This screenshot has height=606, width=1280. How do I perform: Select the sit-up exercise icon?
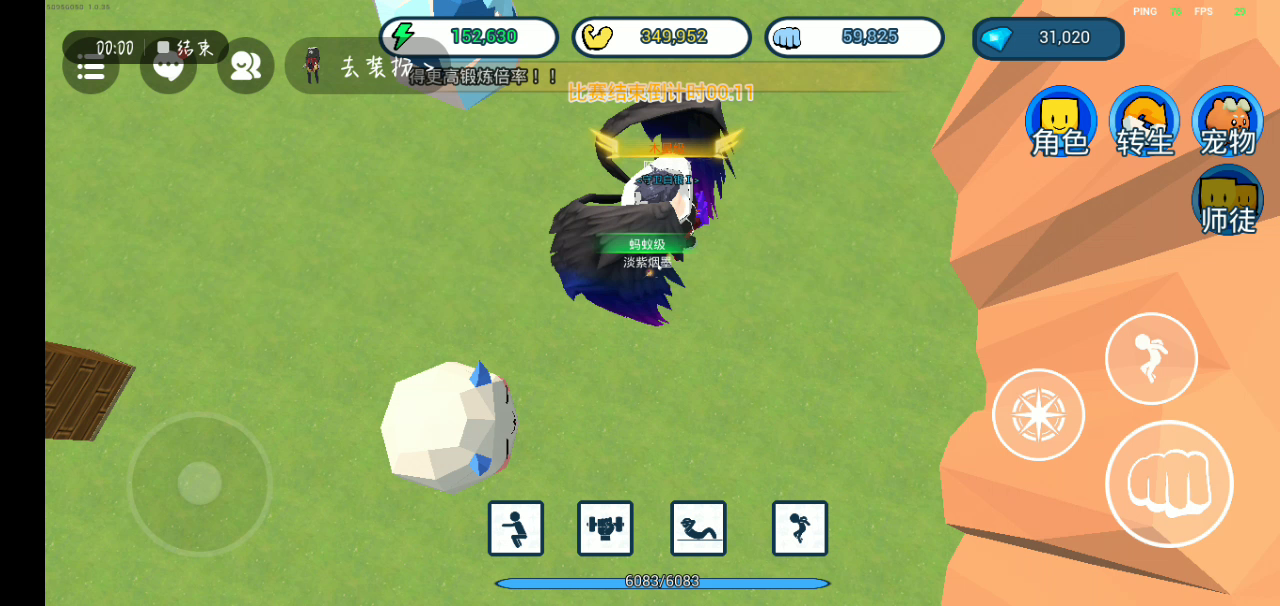698,528
